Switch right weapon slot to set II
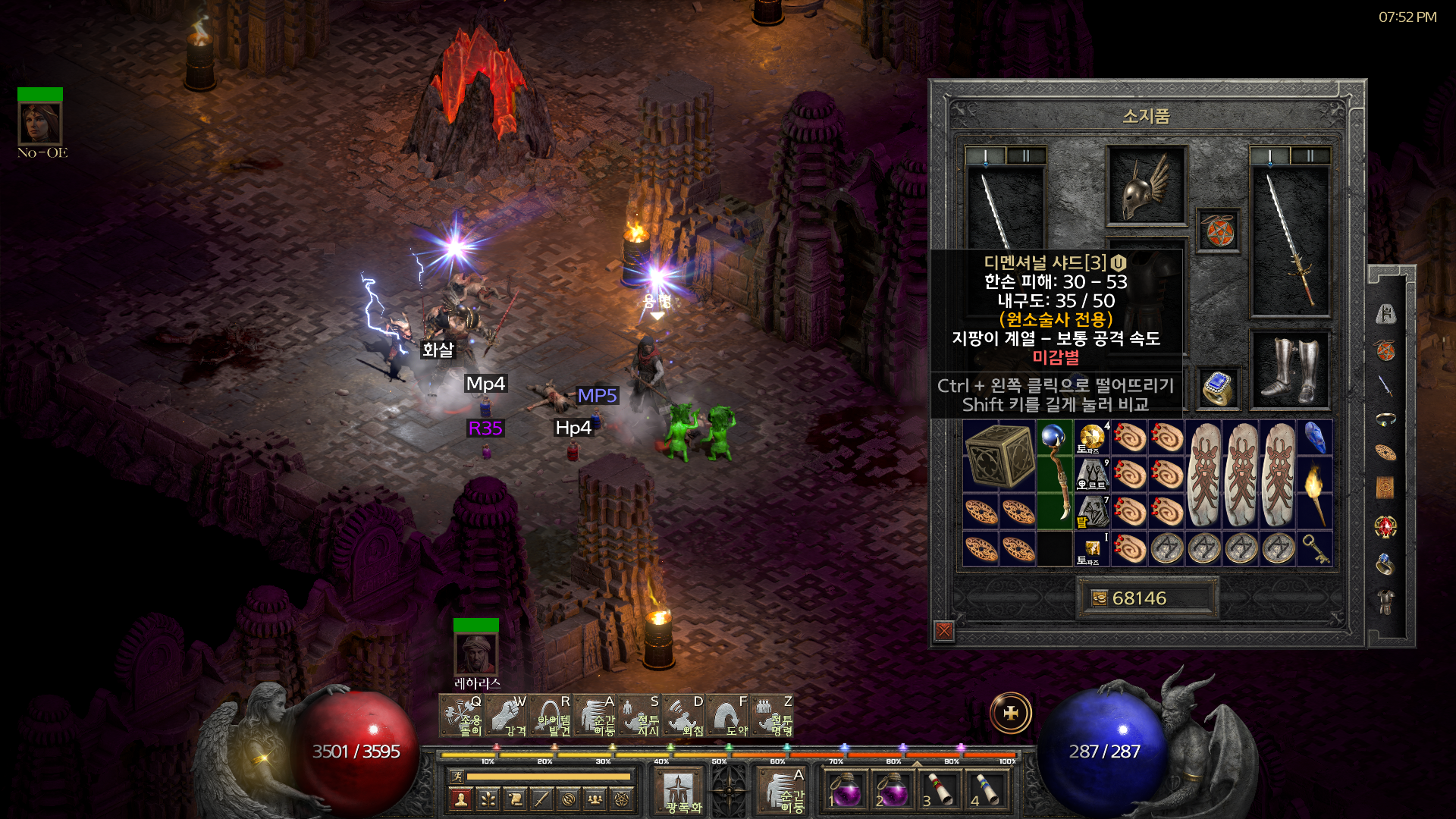 tap(1310, 156)
